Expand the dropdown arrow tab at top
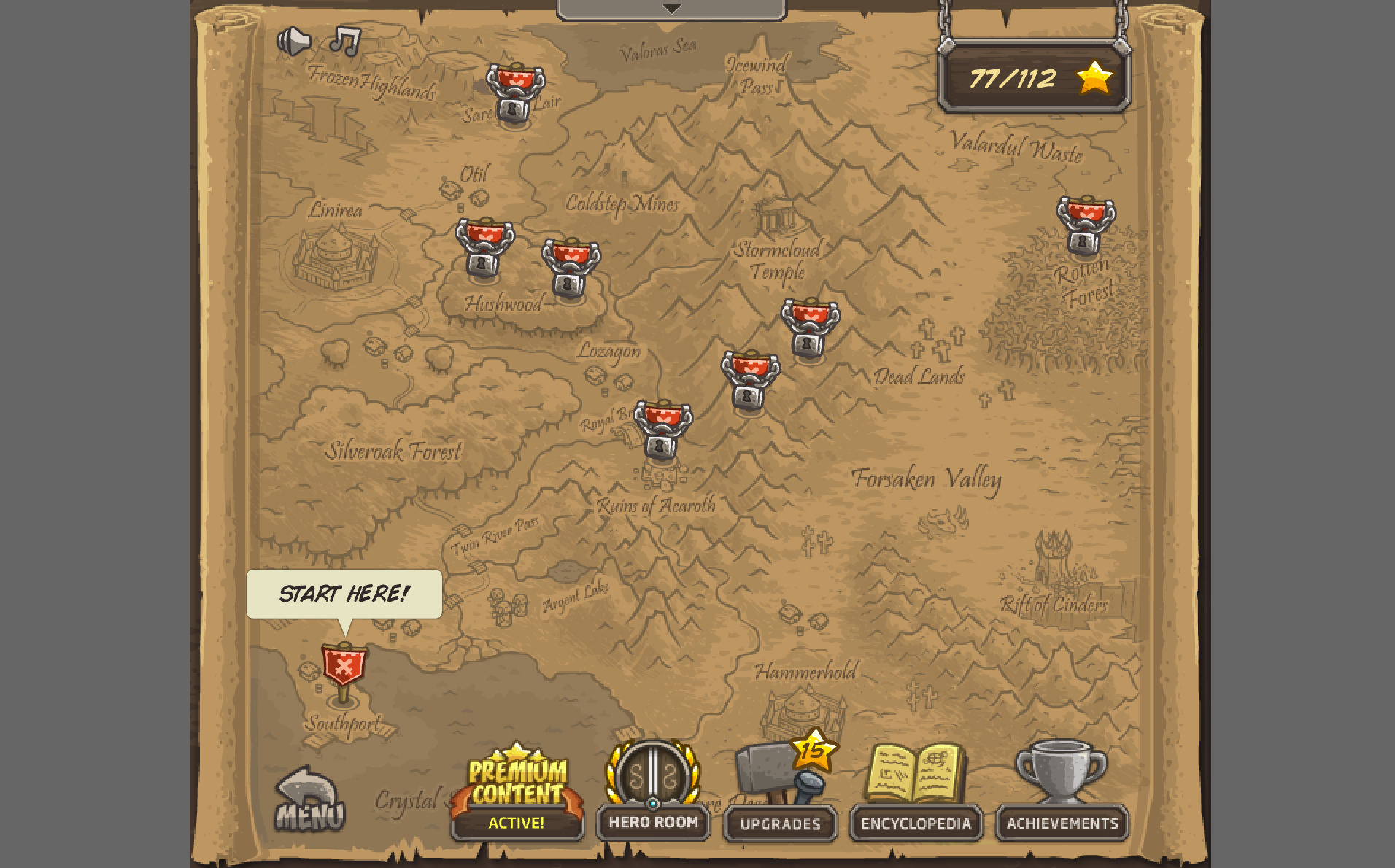The height and width of the screenshot is (868, 1395). point(671,9)
